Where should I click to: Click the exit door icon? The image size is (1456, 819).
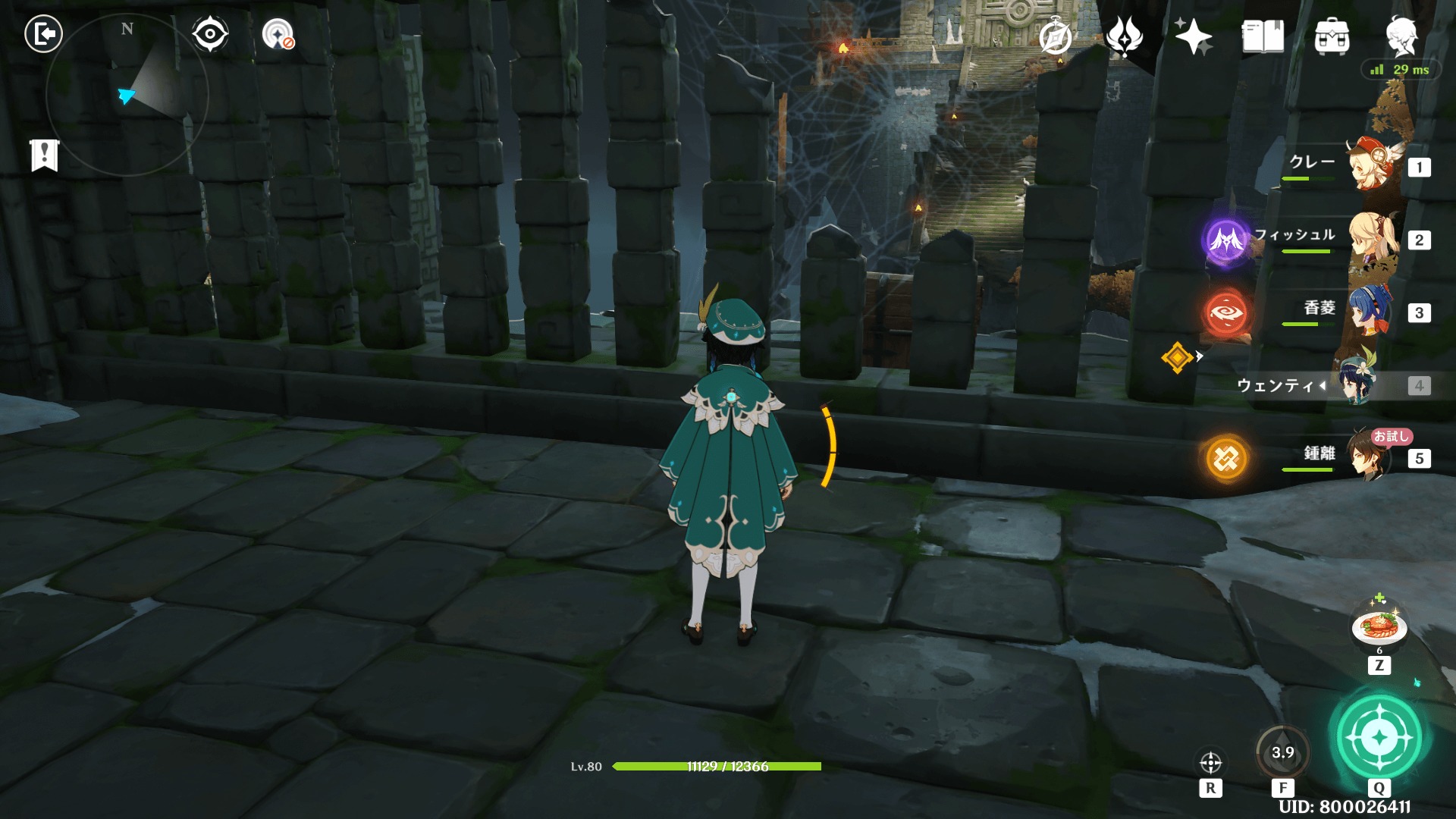point(43,34)
